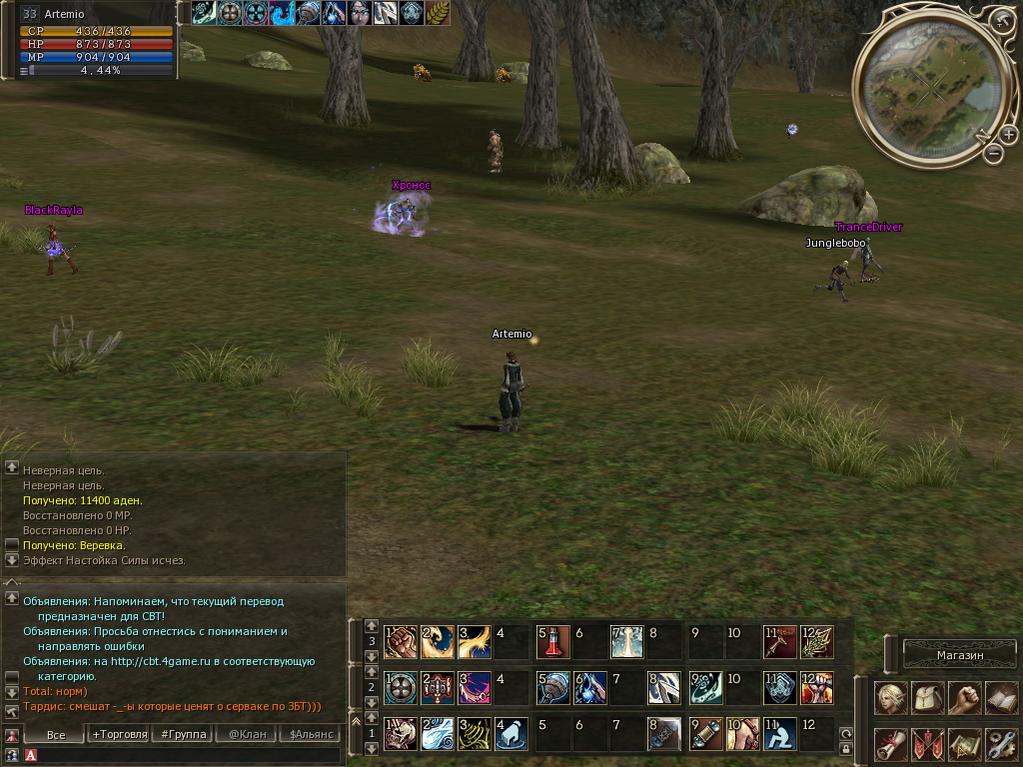The width and height of the screenshot is (1023, 767).
Task: Open the wrench and tools system menu icon
Action: 1001,744
